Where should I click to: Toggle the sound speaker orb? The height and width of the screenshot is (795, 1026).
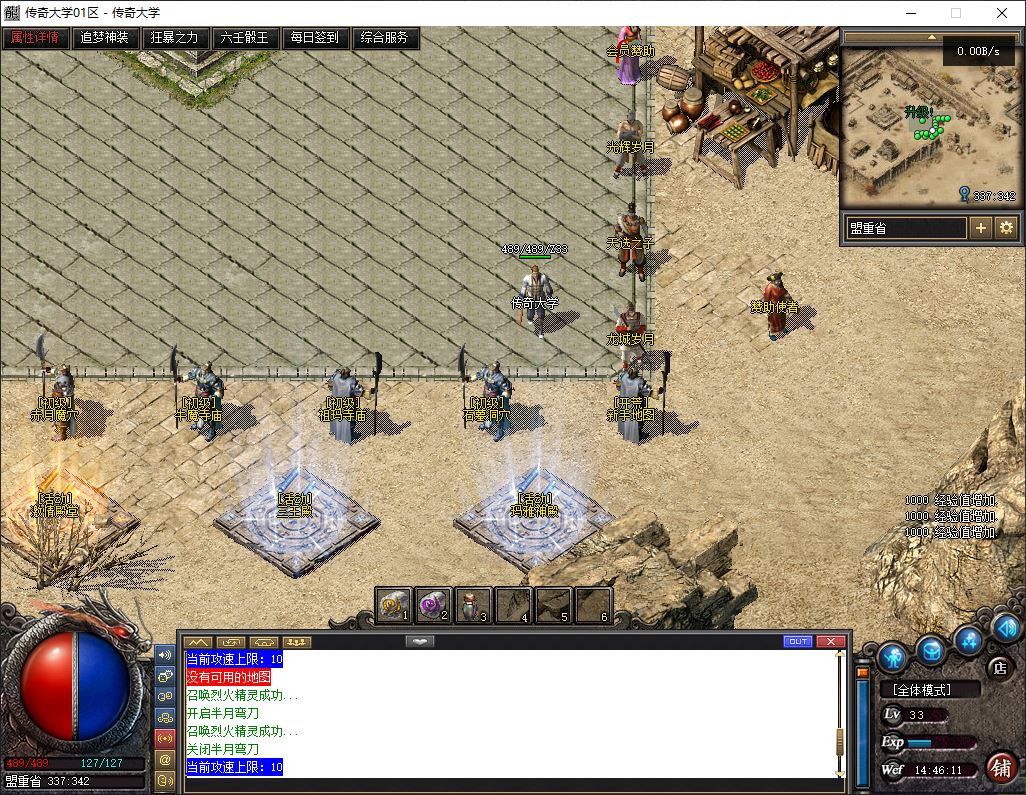[1005, 628]
